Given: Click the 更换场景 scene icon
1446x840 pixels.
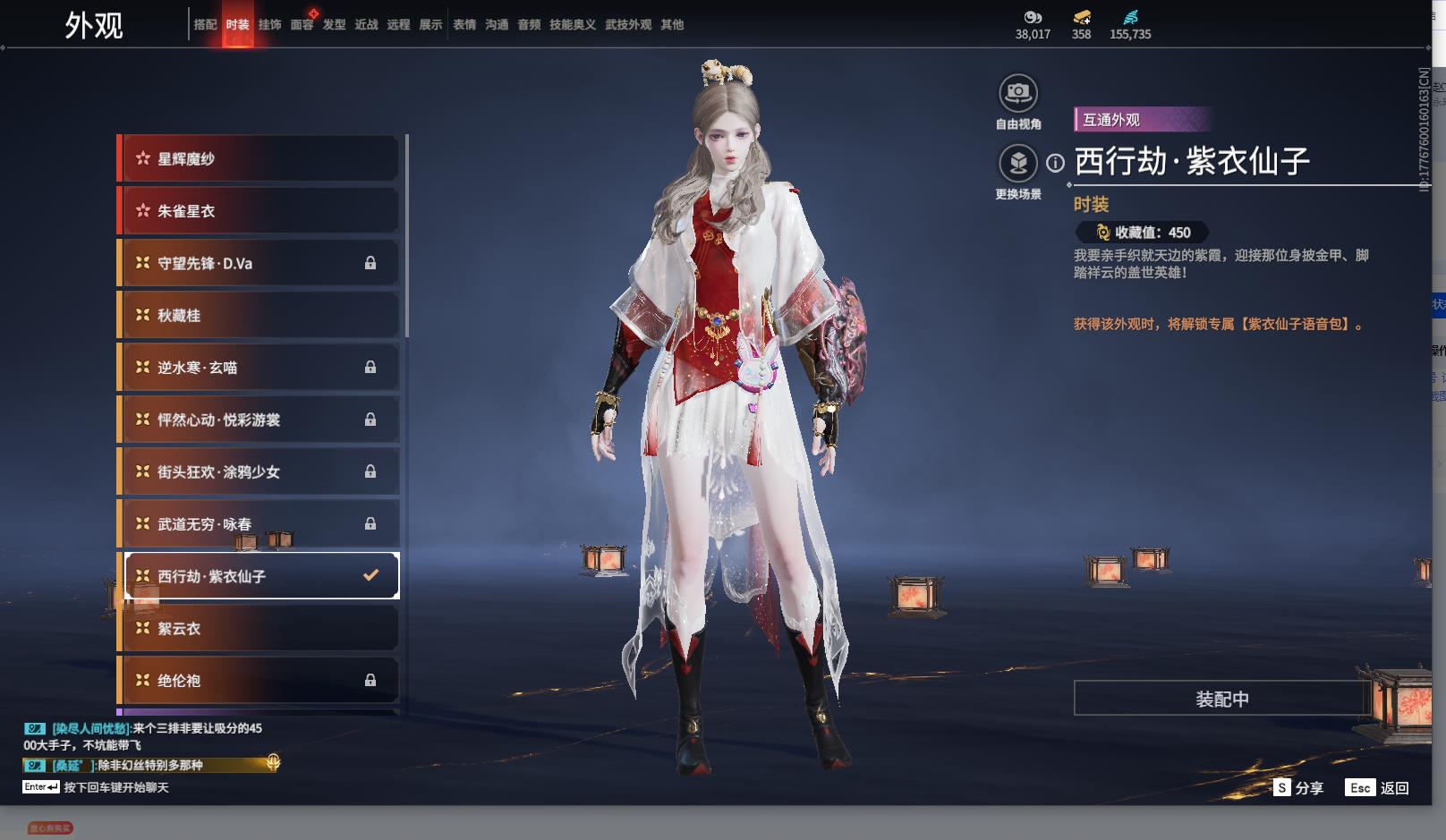Looking at the screenshot, I should click(x=1017, y=164).
